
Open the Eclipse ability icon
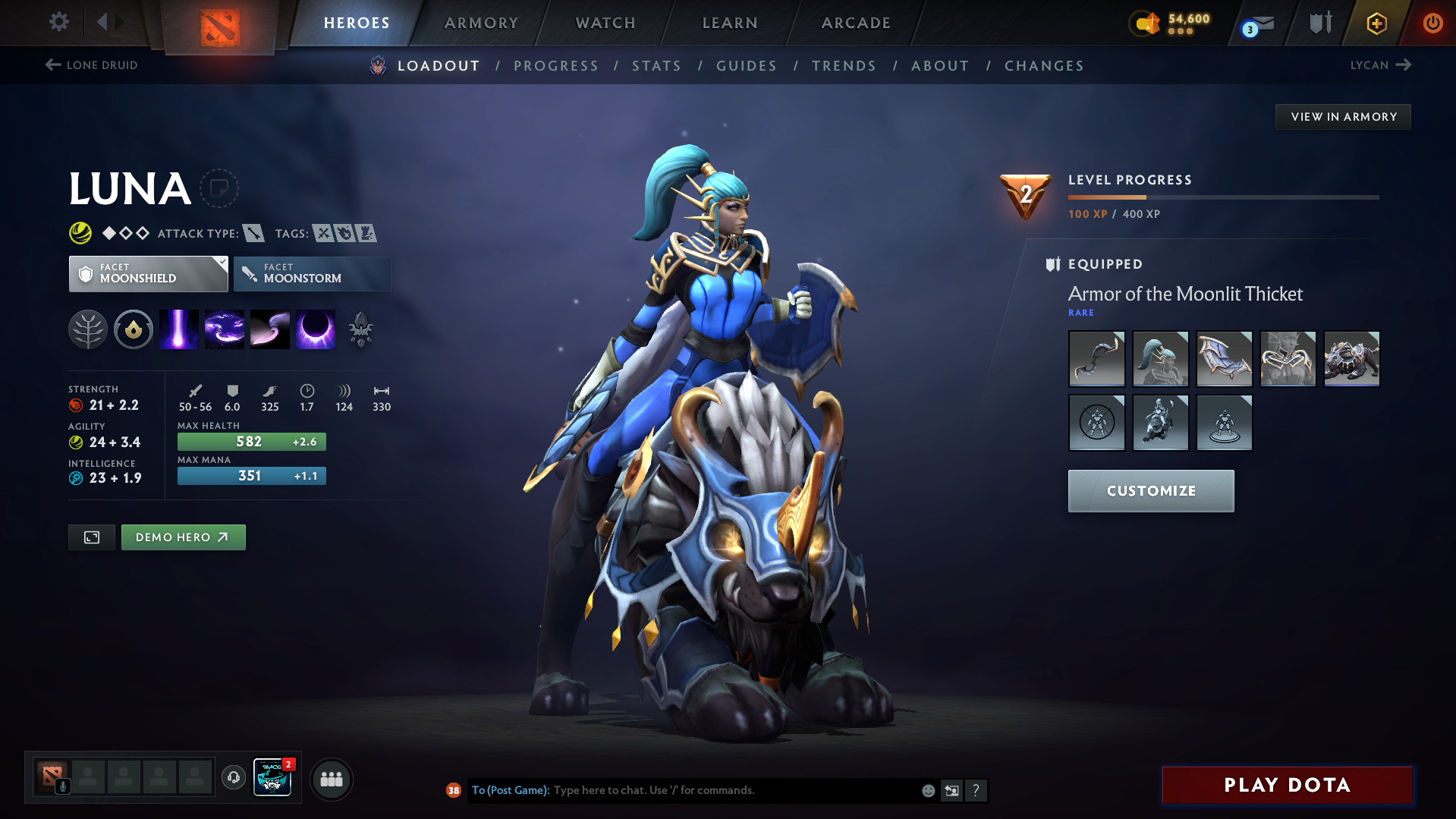[x=316, y=329]
